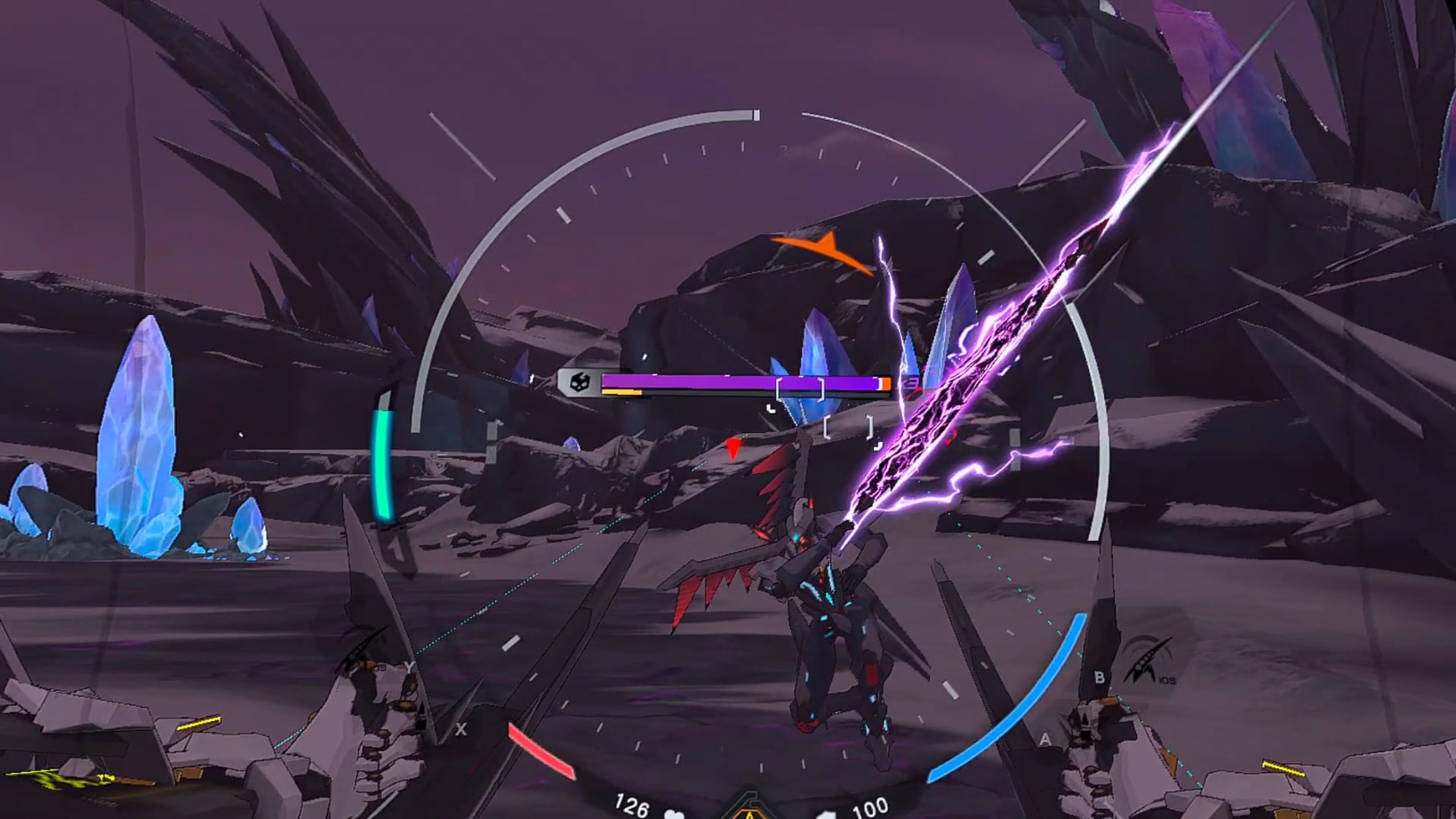Select the IOS weapon icon beside the Y label

(363, 654)
